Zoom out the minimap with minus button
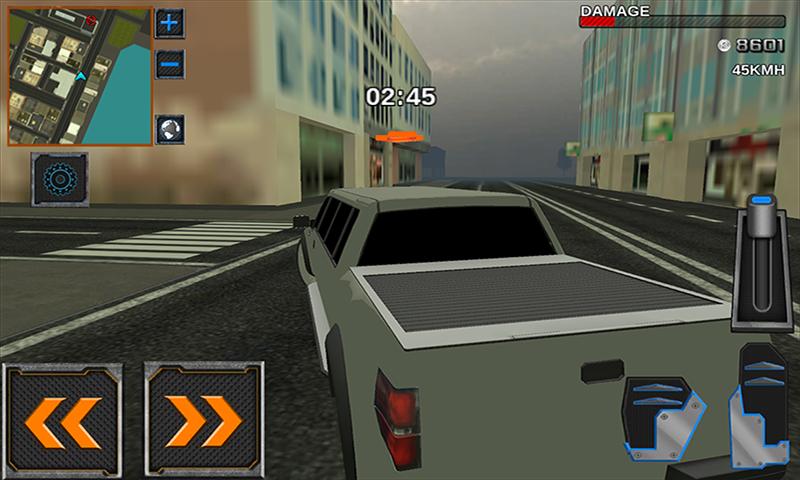Viewport: 800px width, 480px height. [170, 62]
